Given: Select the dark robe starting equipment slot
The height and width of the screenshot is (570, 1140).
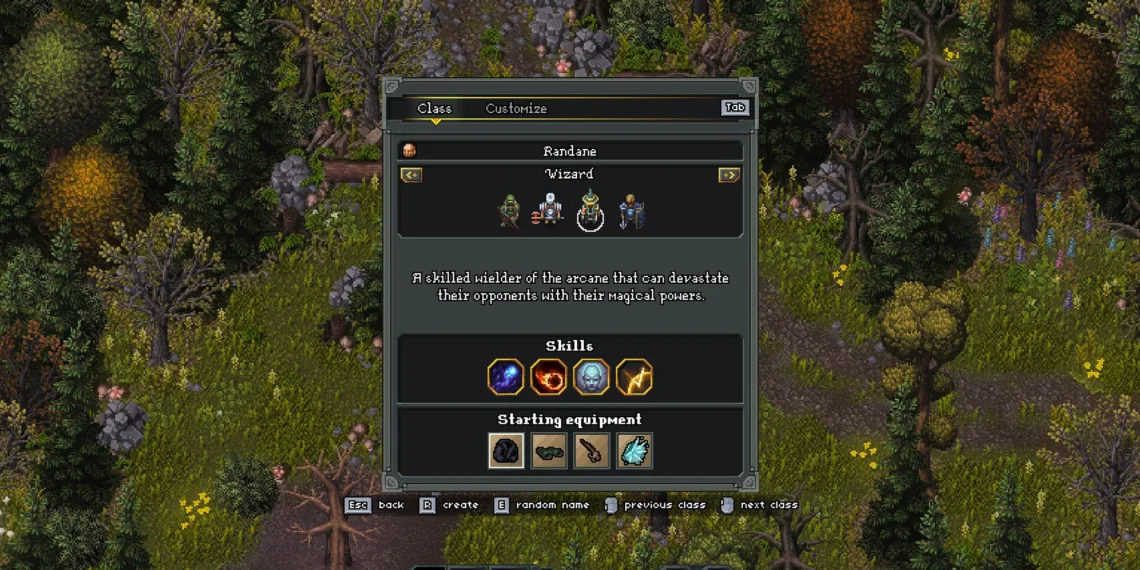Looking at the screenshot, I should 506,451.
